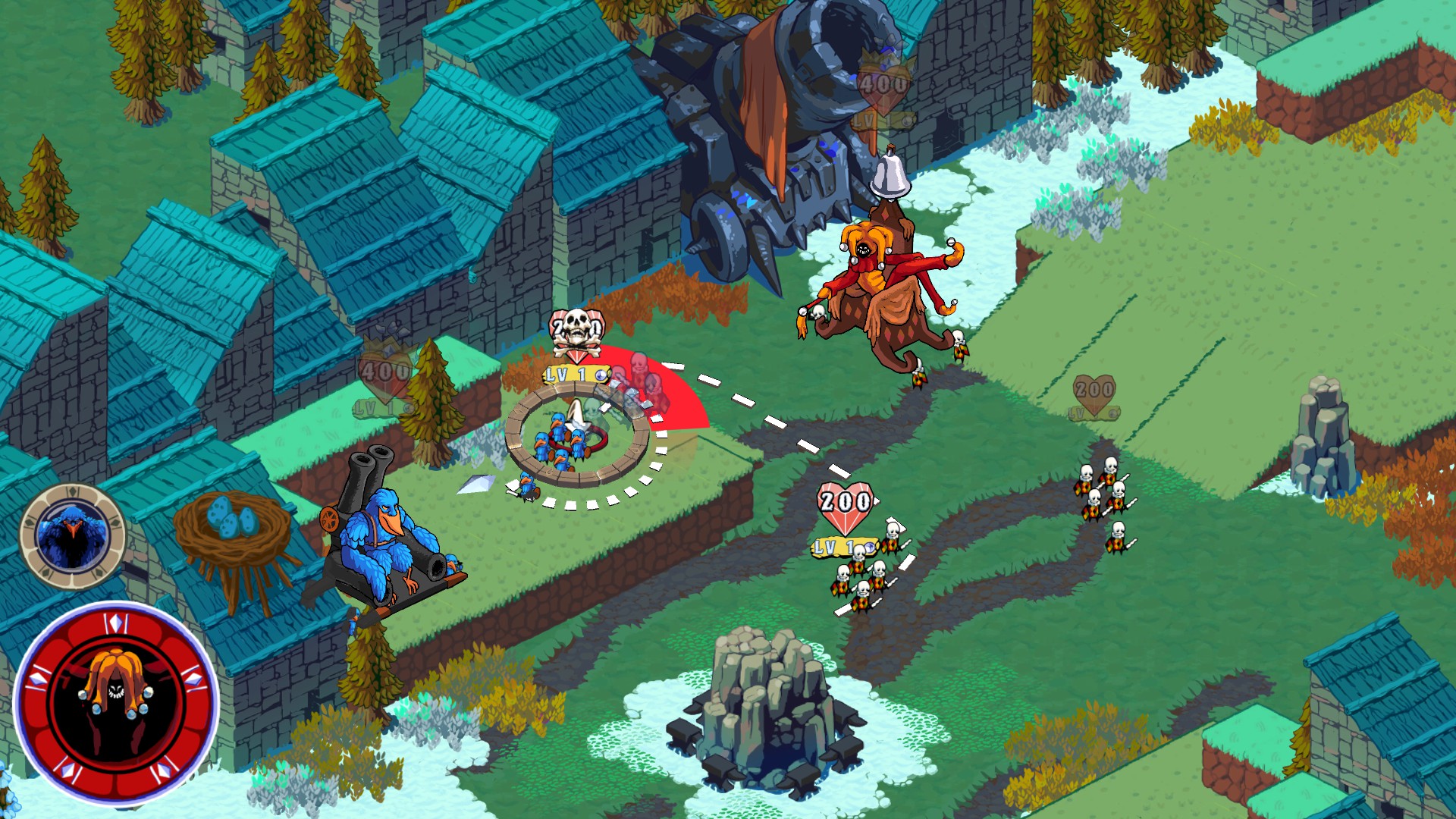This screenshot has width=1456, height=819.
Task: Select the 400 heart on the armored colossus
Action: tap(881, 86)
